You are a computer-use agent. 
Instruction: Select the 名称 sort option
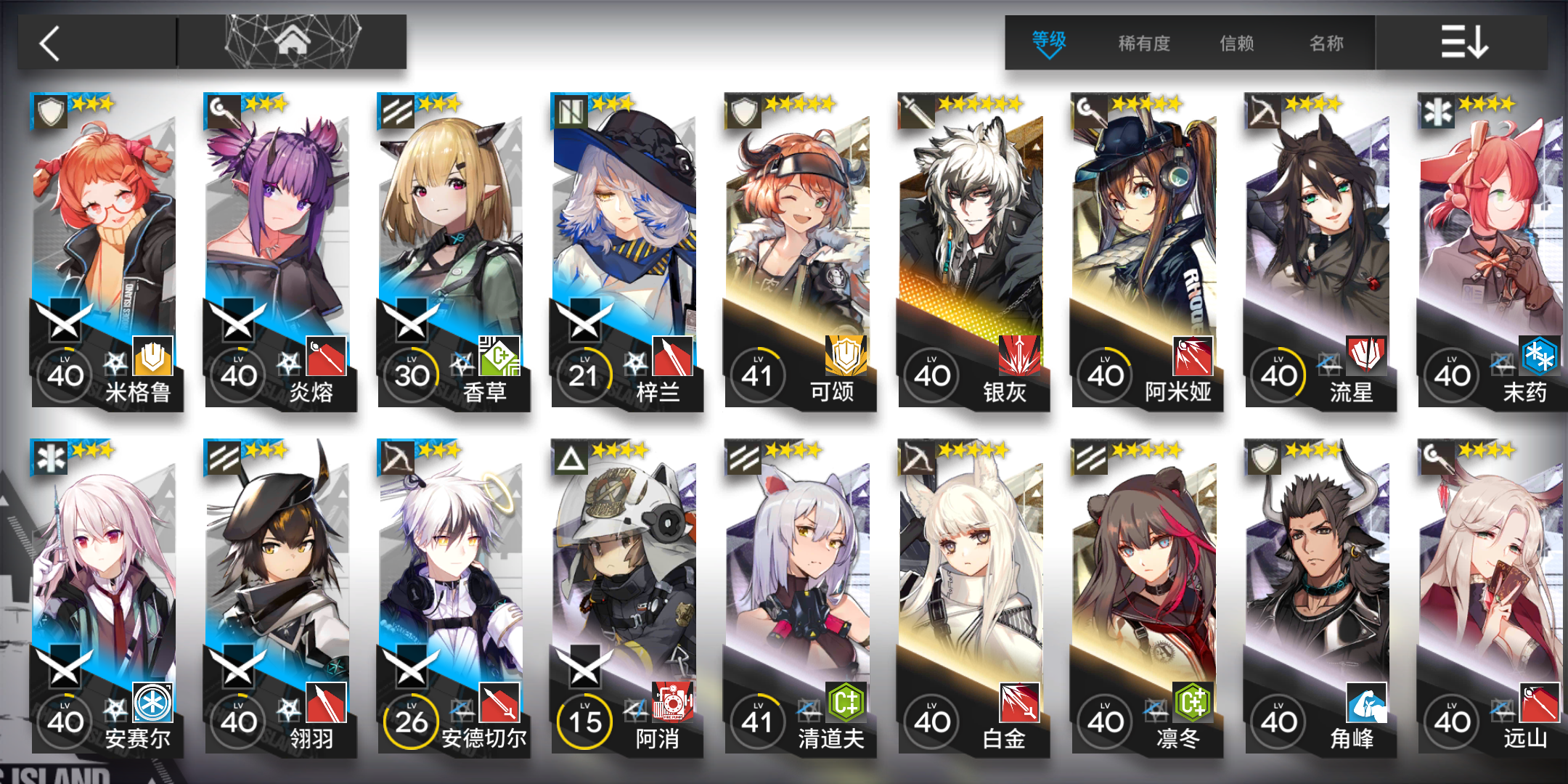tap(1326, 44)
